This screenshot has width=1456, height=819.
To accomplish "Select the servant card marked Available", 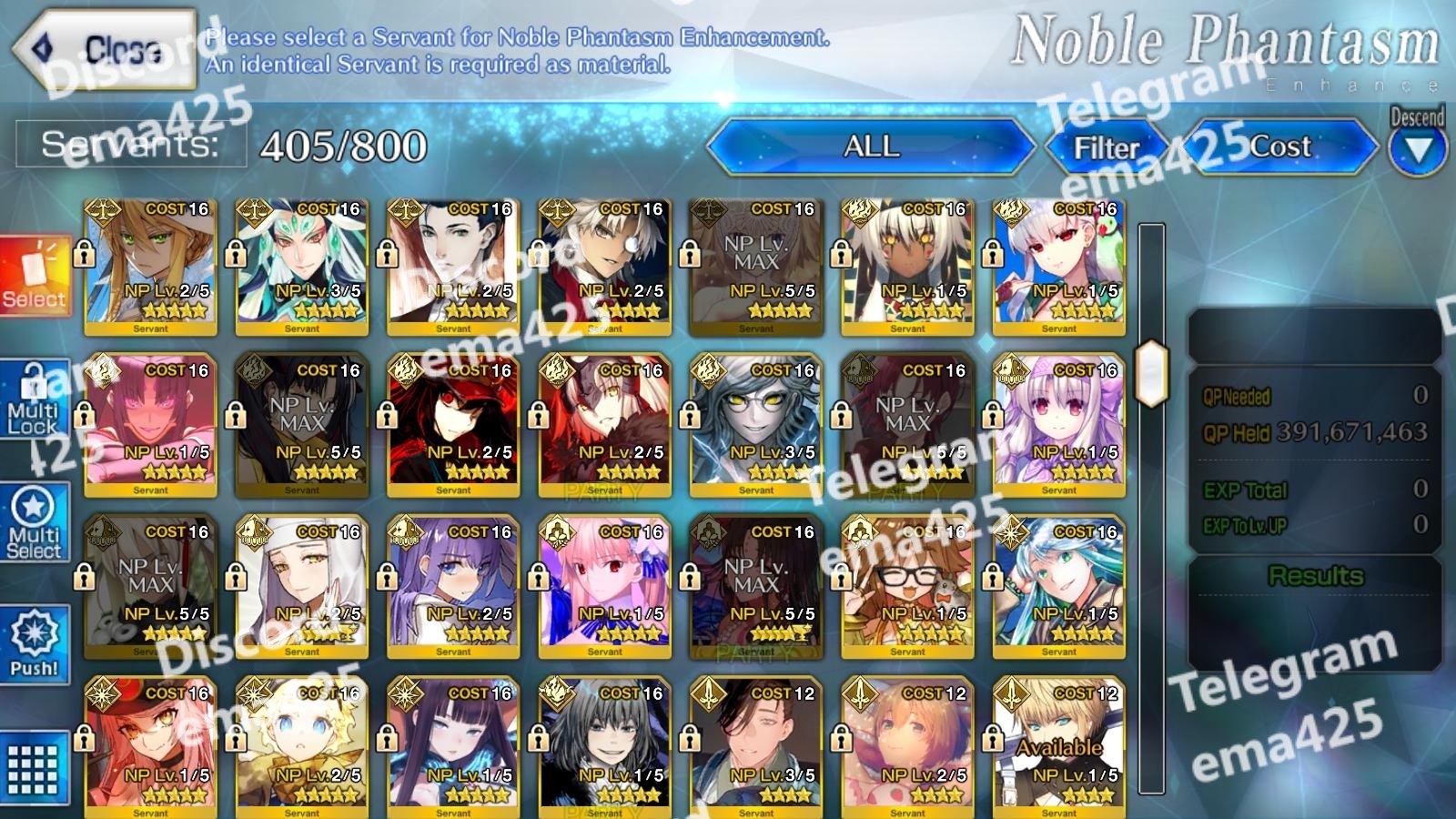I will pyautogui.click(x=1059, y=746).
